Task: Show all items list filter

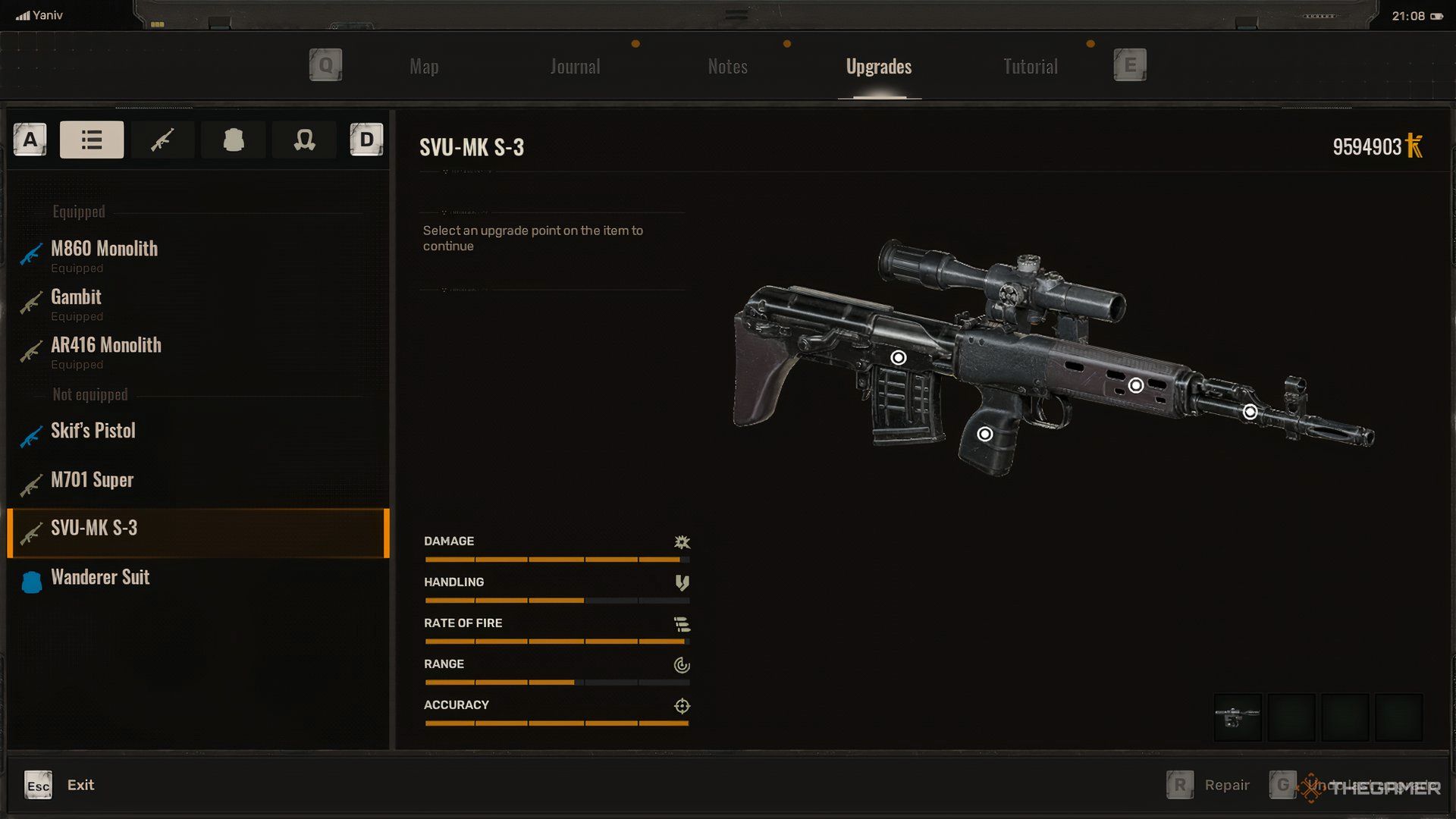Action: 92,140
